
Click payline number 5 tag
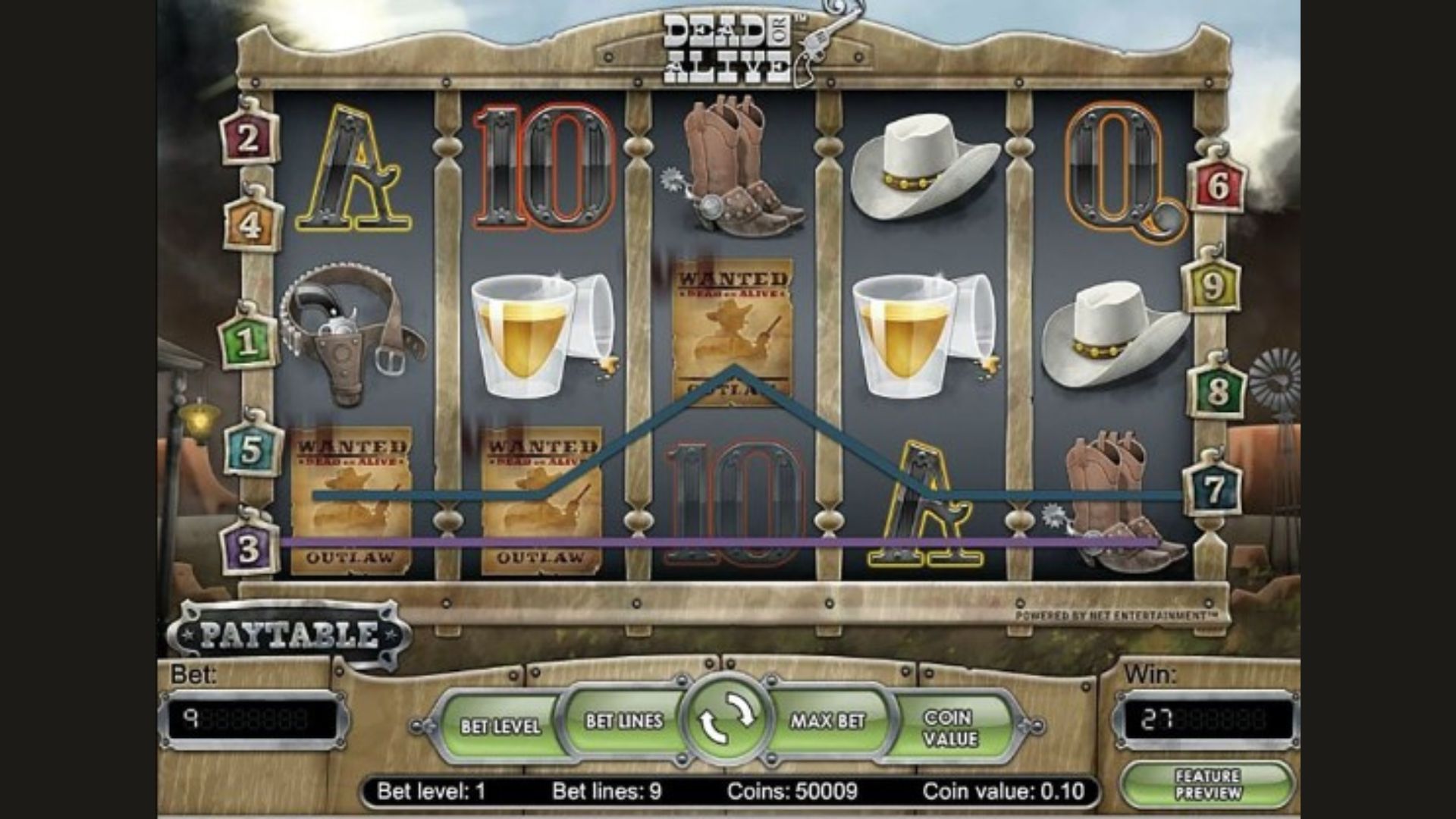click(251, 449)
